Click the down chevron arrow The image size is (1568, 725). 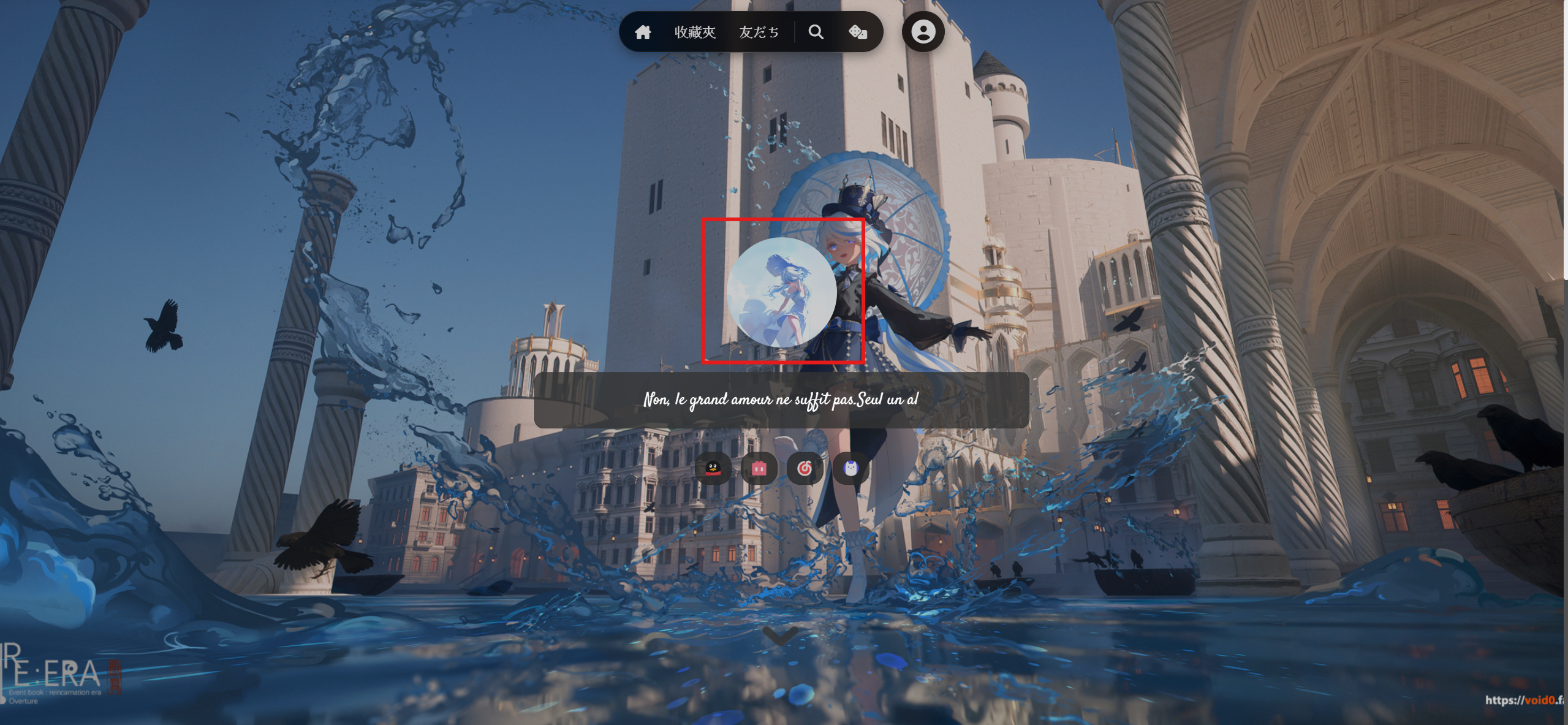coord(780,636)
